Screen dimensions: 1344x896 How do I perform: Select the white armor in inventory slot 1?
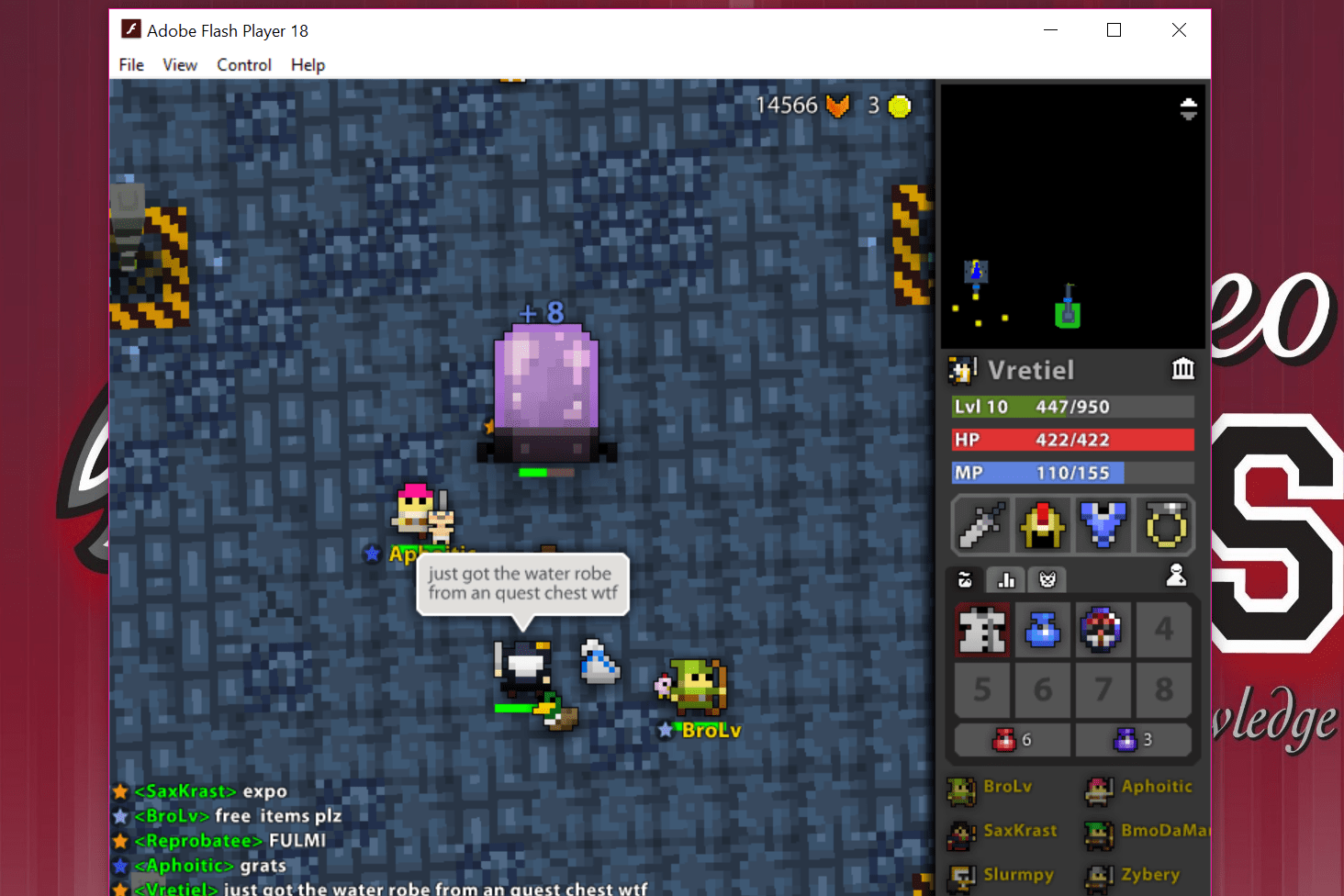click(981, 630)
